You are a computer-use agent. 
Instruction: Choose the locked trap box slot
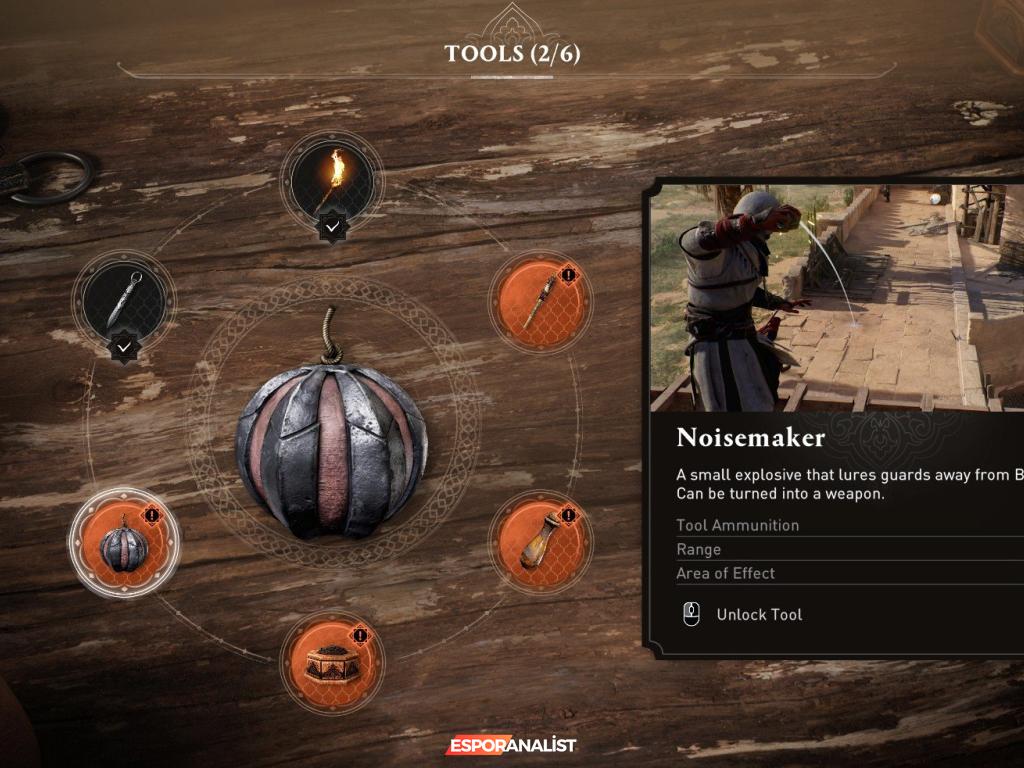(332, 661)
